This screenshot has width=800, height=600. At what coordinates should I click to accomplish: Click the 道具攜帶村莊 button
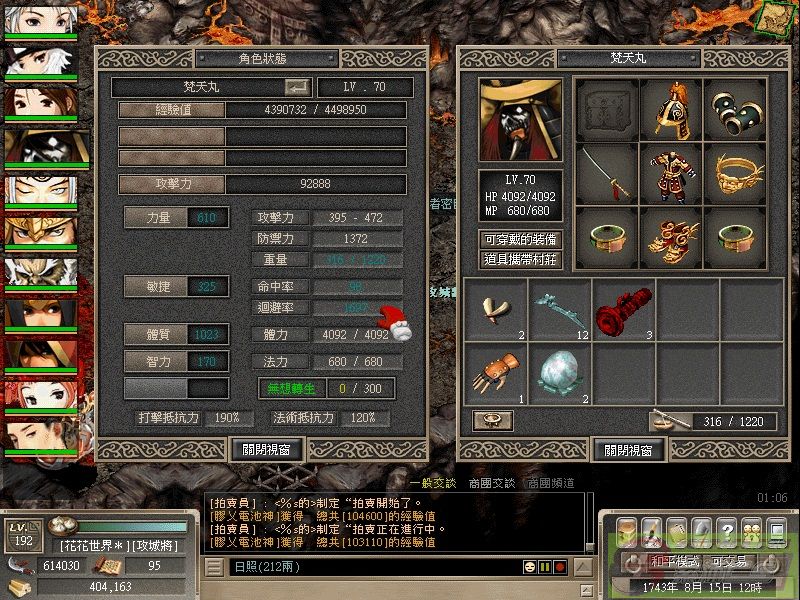tap(520, 259)
